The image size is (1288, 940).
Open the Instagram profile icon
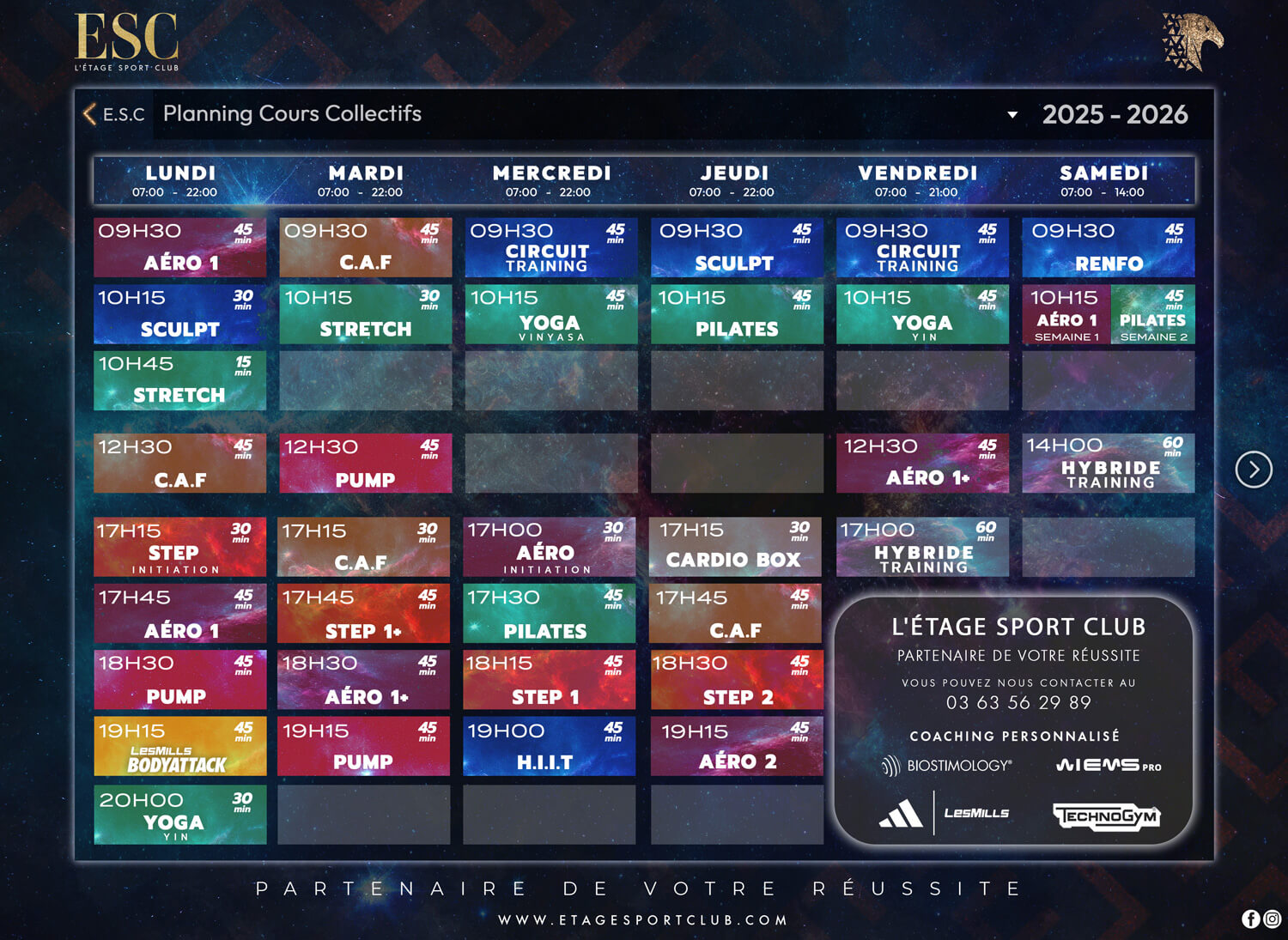pos(1273,919)
